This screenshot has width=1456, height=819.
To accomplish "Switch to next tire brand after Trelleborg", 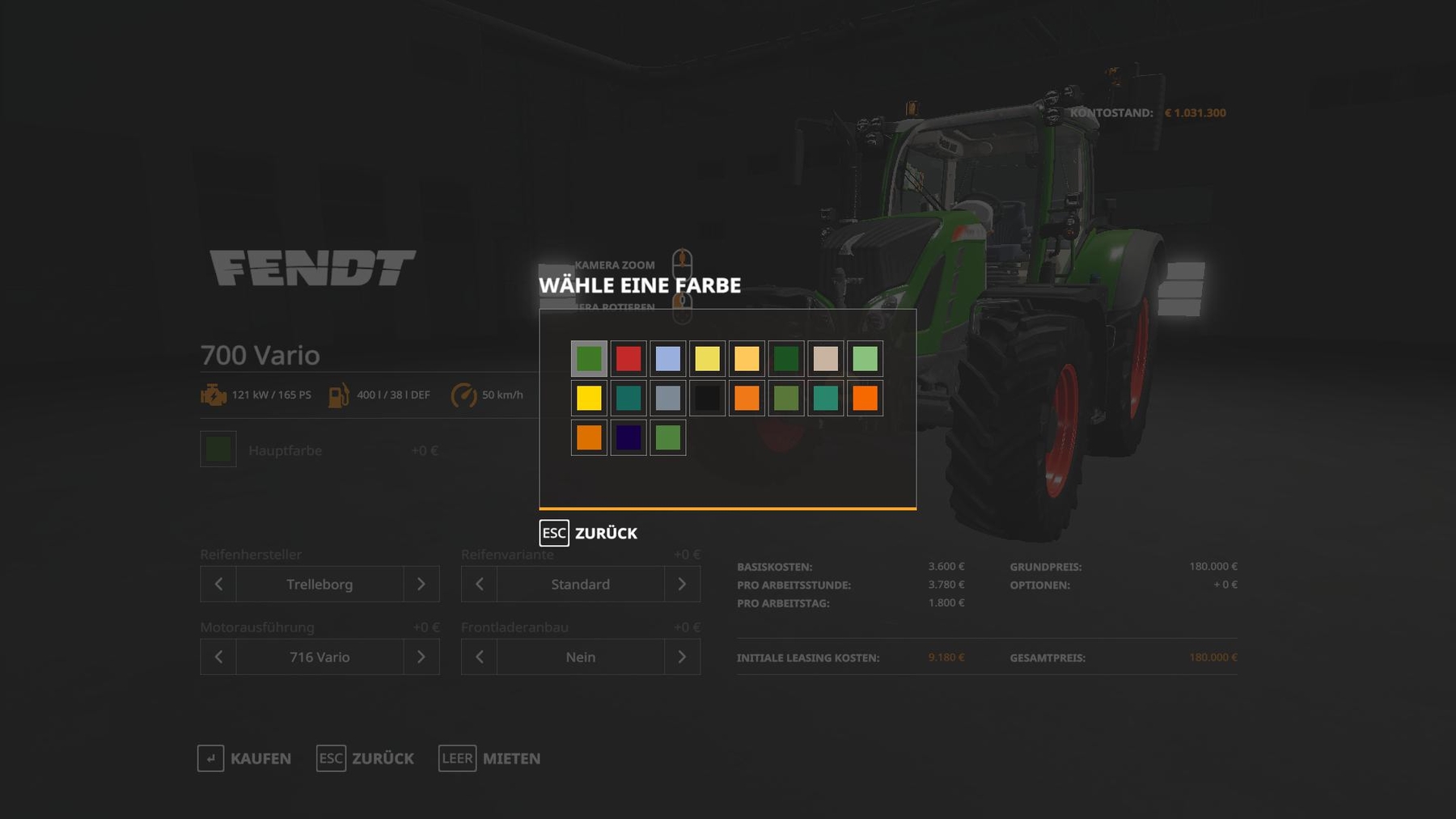I will 421,584.
